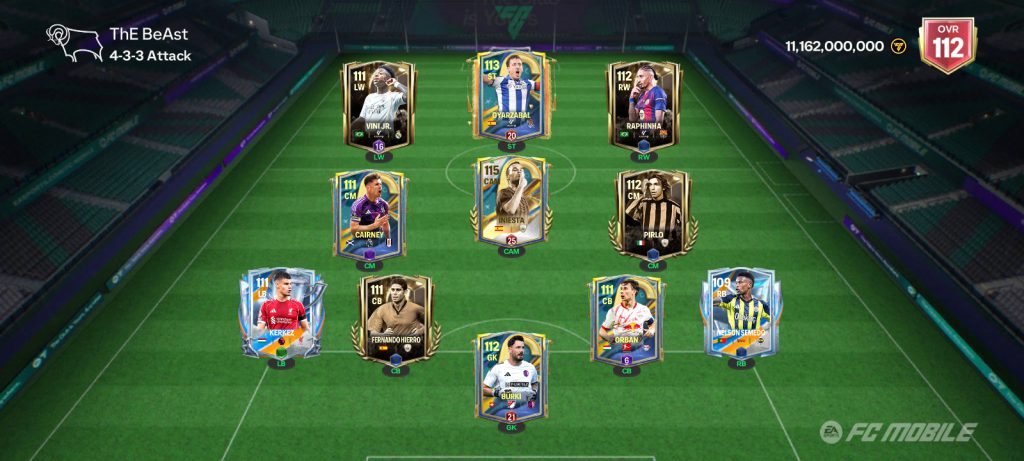Image resolution: width=1024 pixels, height=461 pixels.
Task: Select the Orban centre back card
Action: point(626,320)
